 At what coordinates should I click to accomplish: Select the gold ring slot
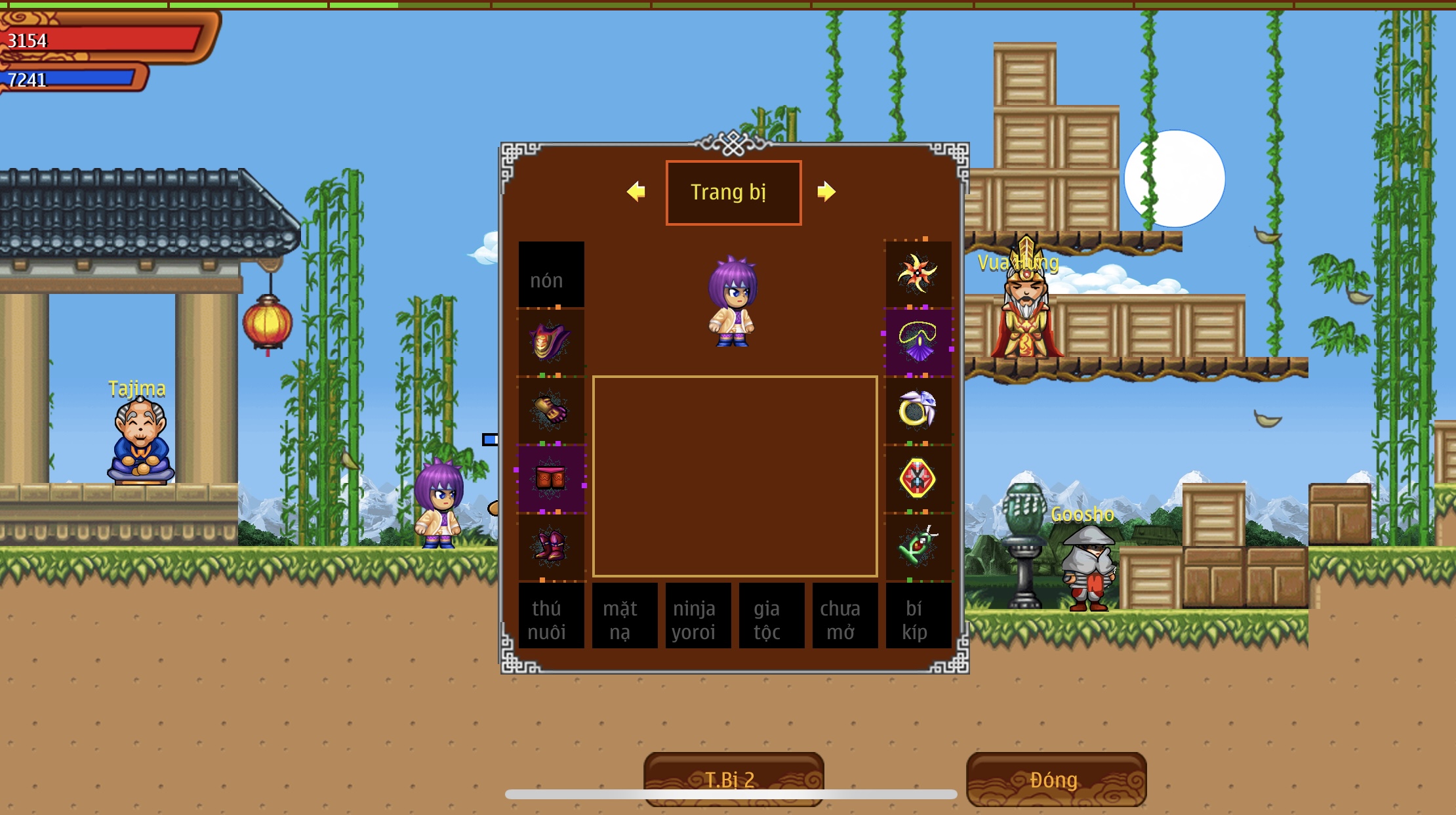918,410
